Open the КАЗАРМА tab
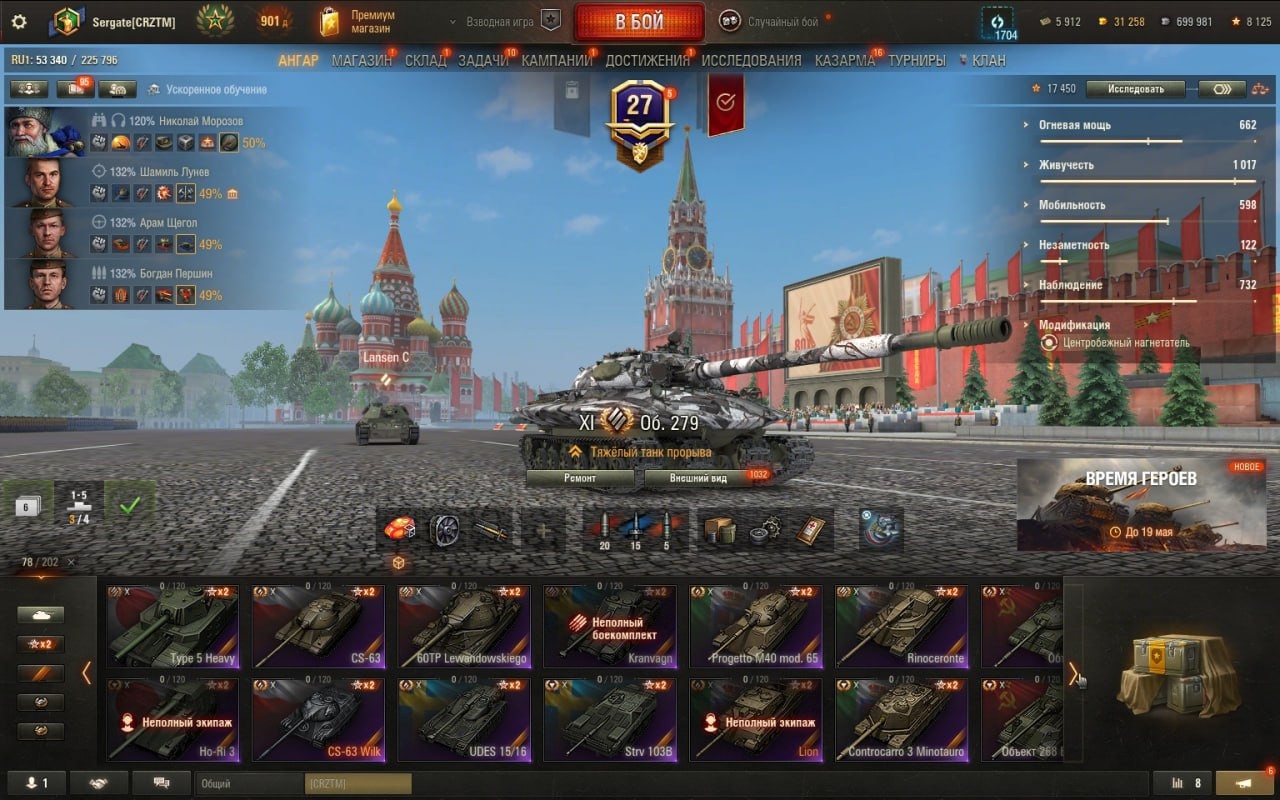The width and height of the screenshot is (1280, 800). (844, 60)
